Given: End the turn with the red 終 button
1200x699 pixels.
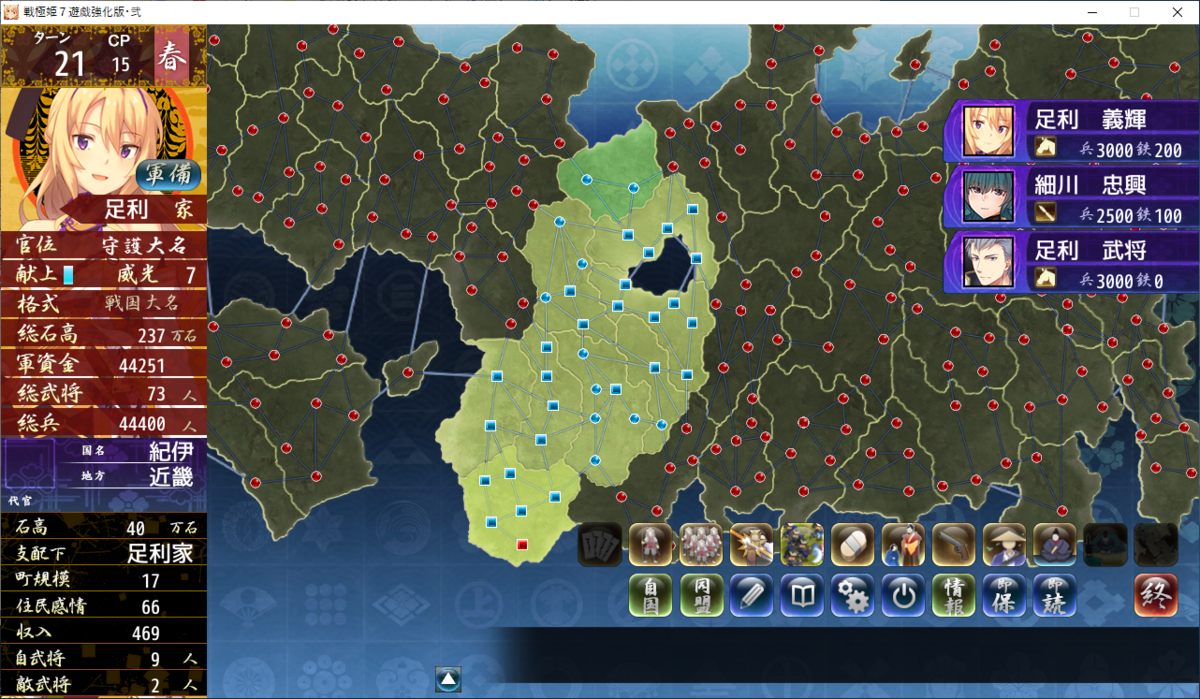Looking at the screenshot, I should 1155,596.
